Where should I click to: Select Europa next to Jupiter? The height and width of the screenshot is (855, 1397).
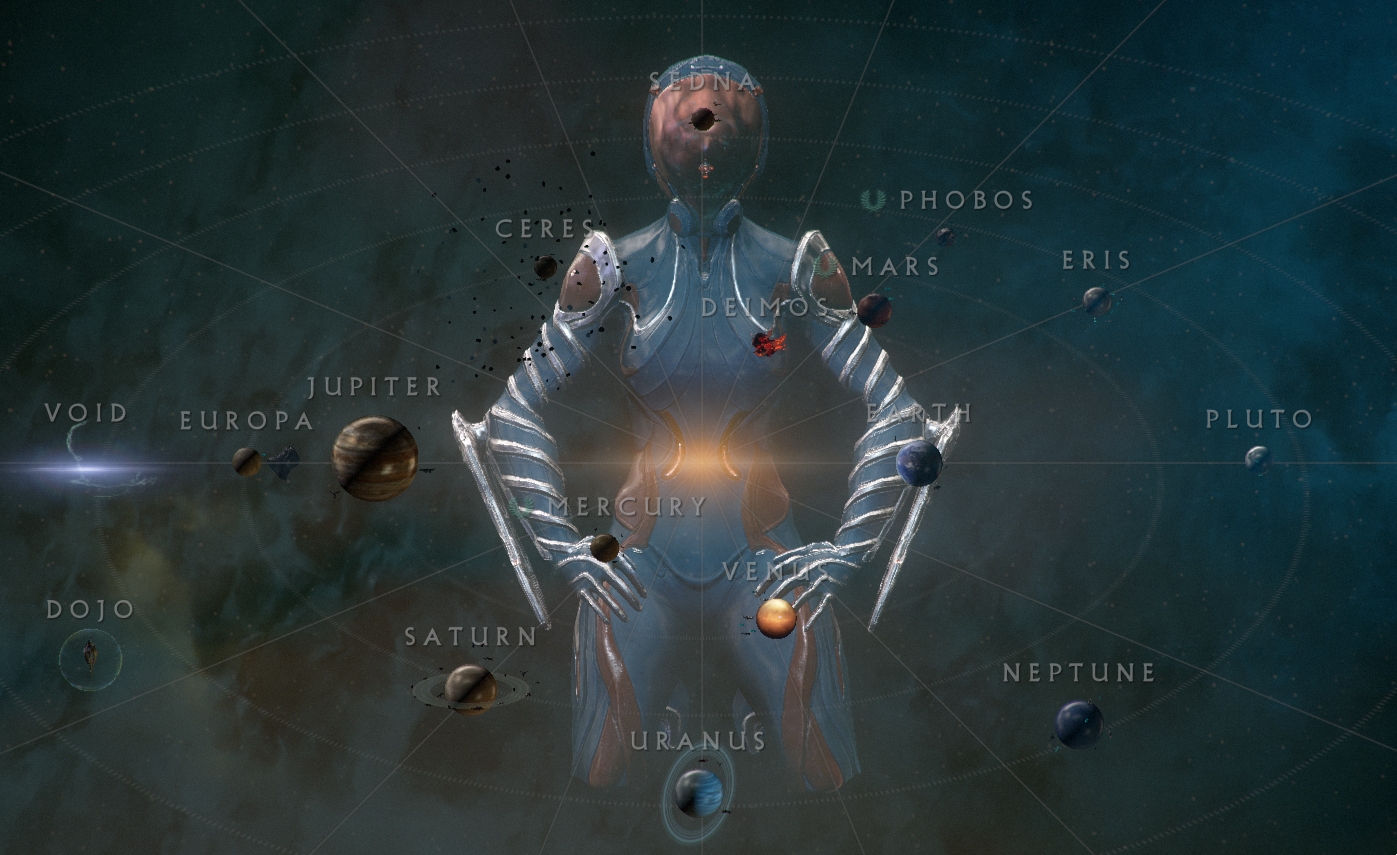coord(247,461)
